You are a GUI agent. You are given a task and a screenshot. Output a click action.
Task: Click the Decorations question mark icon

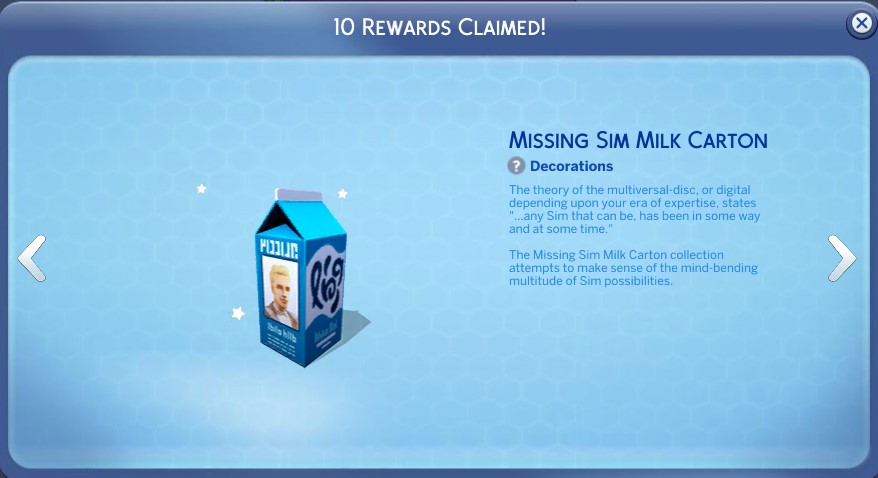coord(516,166)
